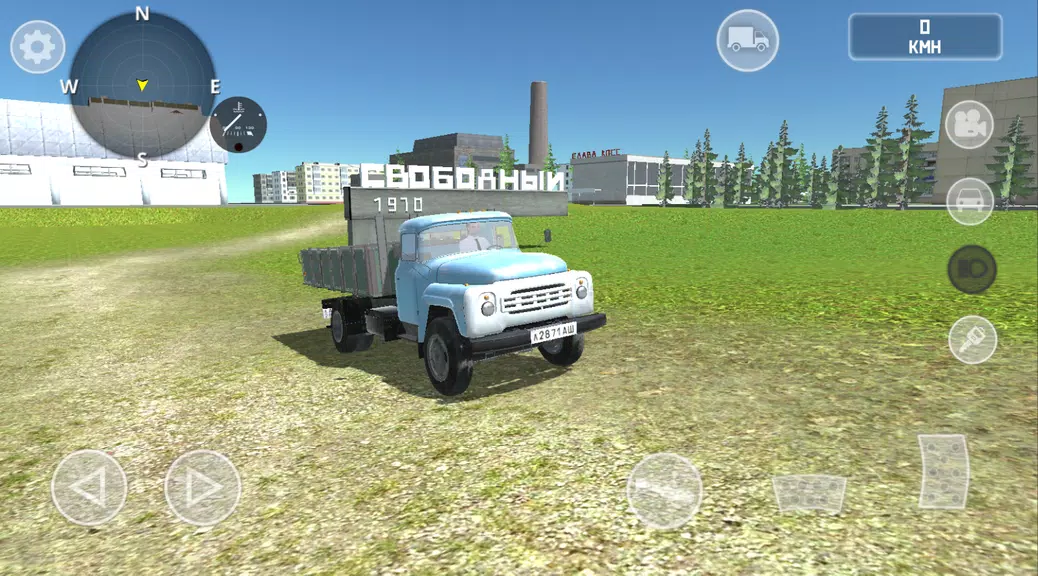Viewport: 1038px width, 576px height.
Task: Tap the round button beside the brake pedal
Action: point(664,490)
